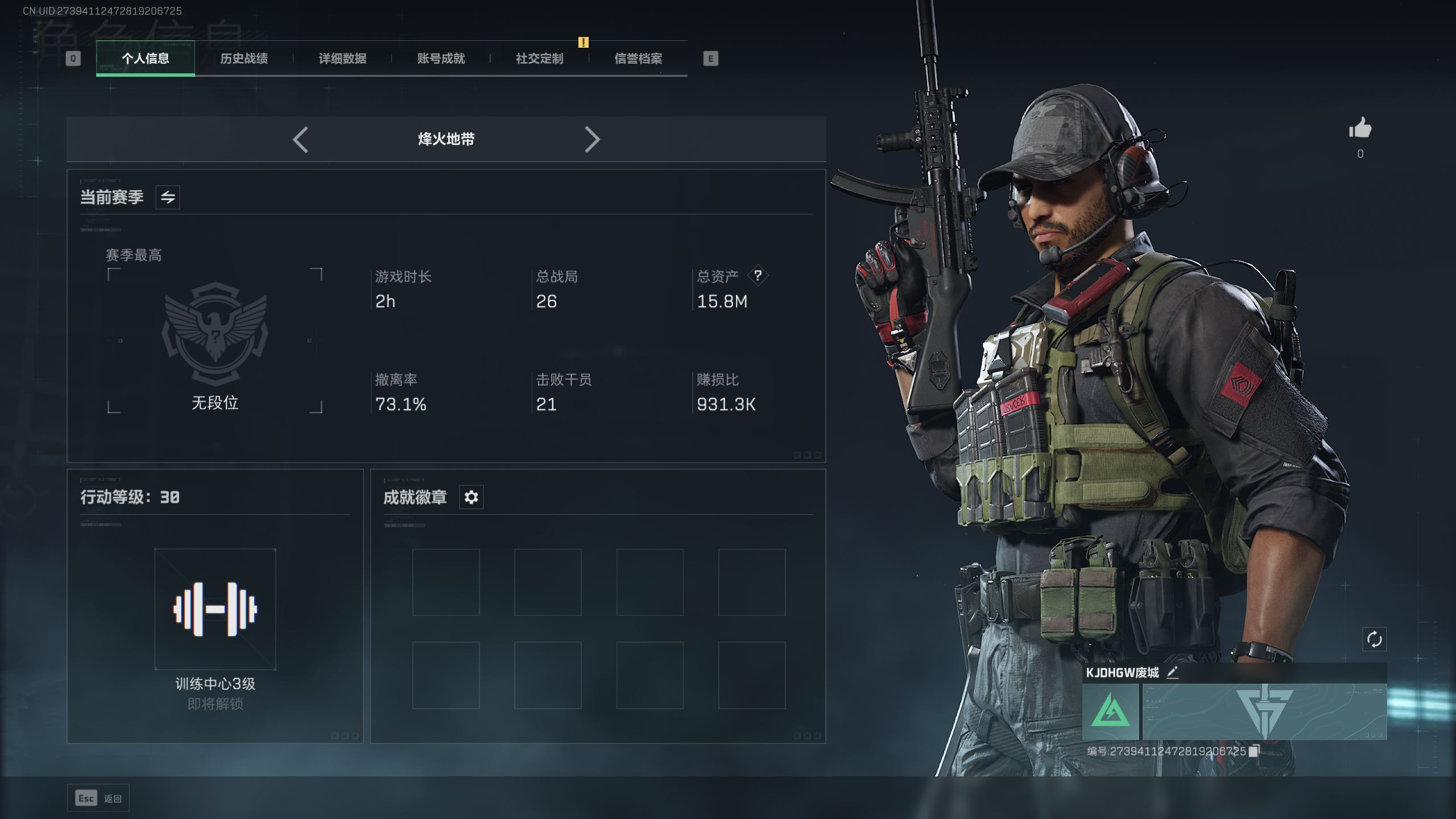This screenshot has width=1456, height=819.
Task: Show the 账号成就 tab
Action: [x=441, y=59]
